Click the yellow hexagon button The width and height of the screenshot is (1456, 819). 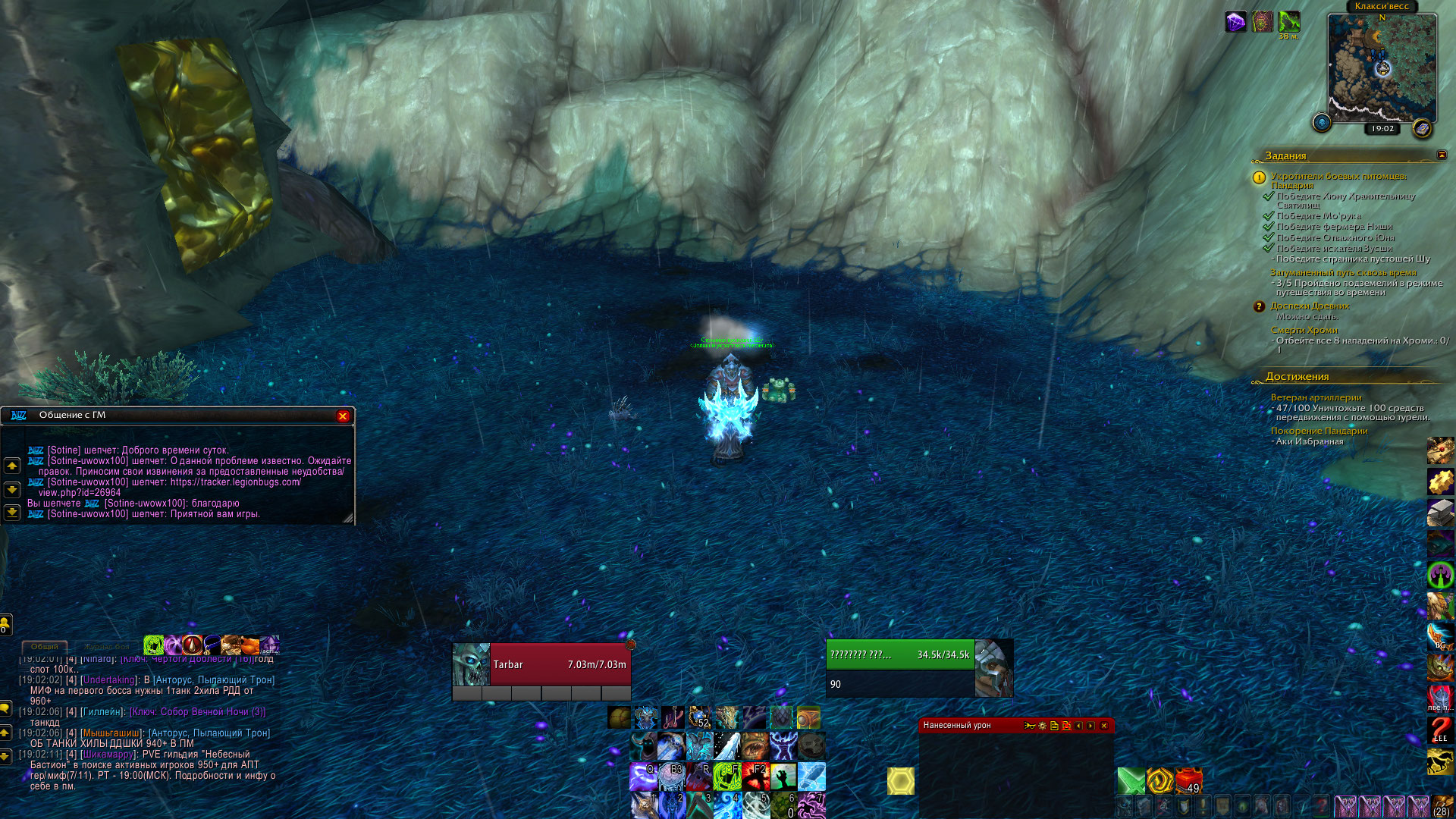pos(901,781)
